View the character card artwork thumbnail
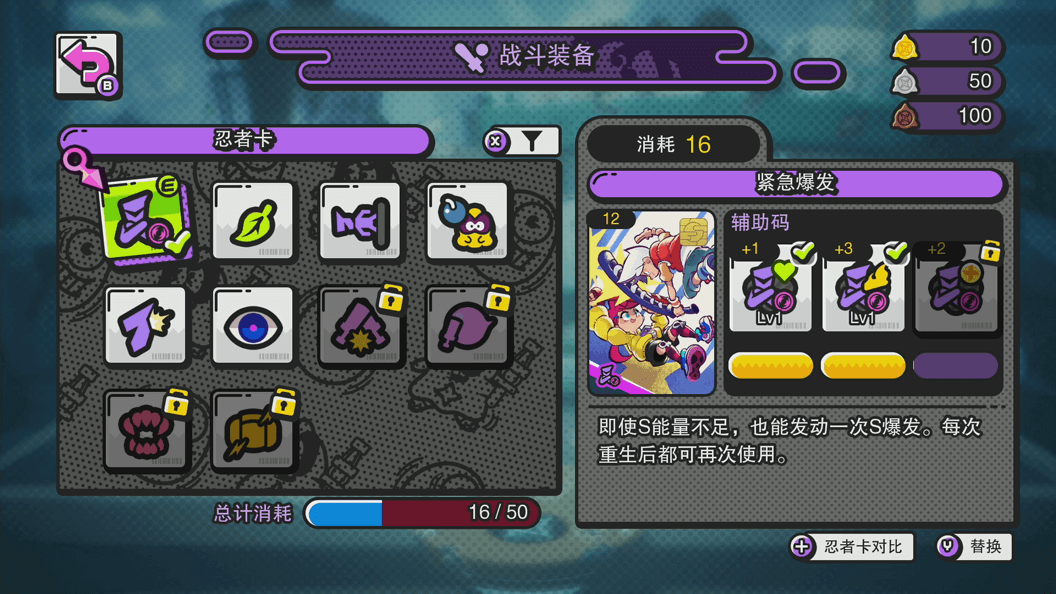This screenshot has width=1056, height=594. tap(652, 302)
